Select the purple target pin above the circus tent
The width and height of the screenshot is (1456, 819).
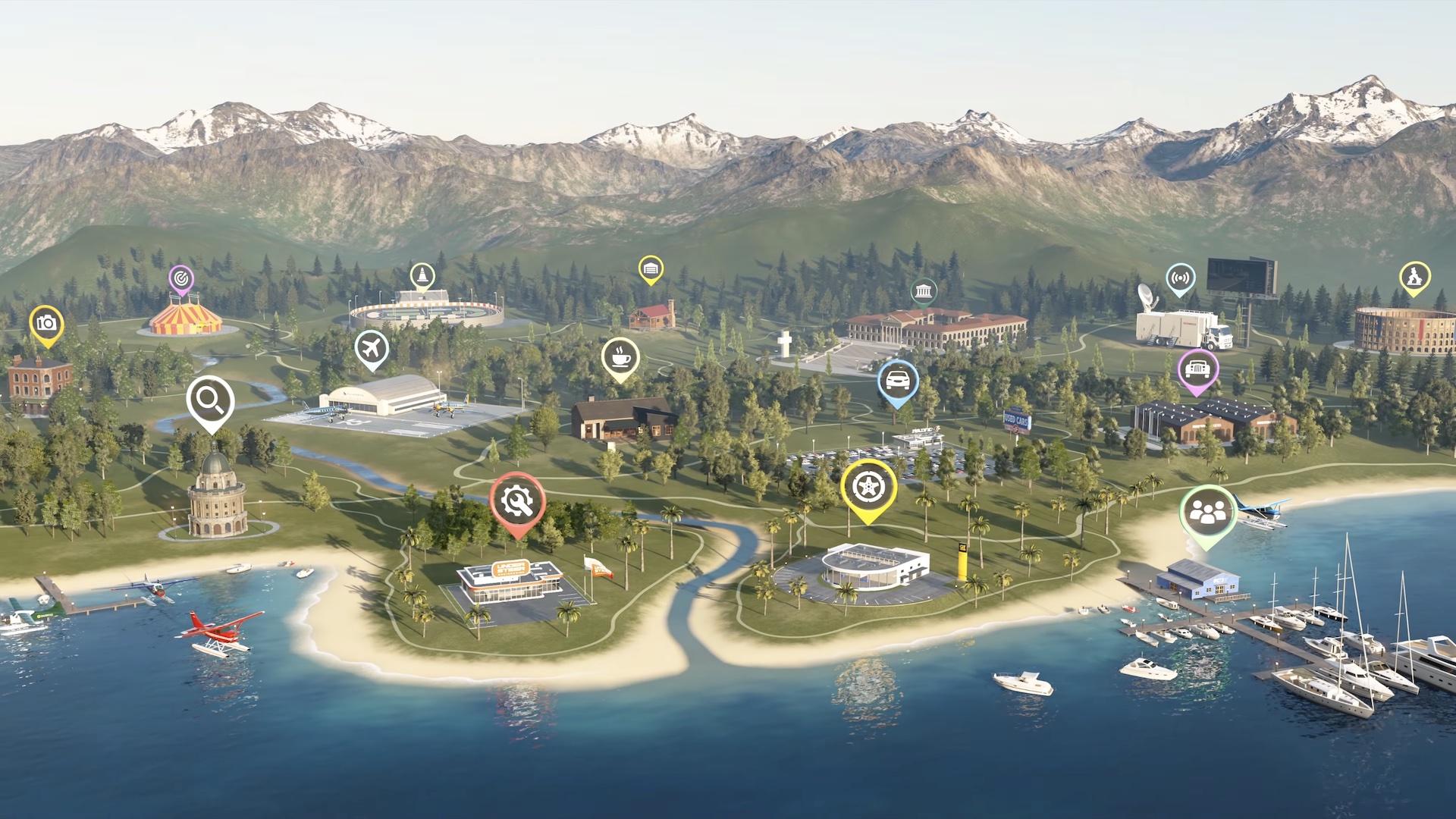click(x=180, y=280)
